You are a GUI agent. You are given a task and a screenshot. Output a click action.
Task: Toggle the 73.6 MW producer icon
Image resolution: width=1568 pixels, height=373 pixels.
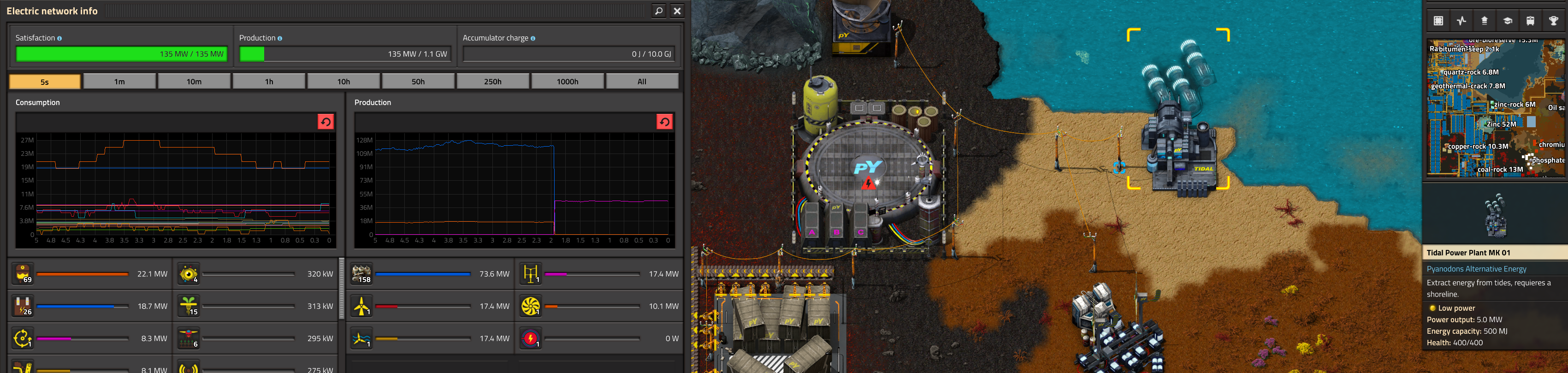362,274
